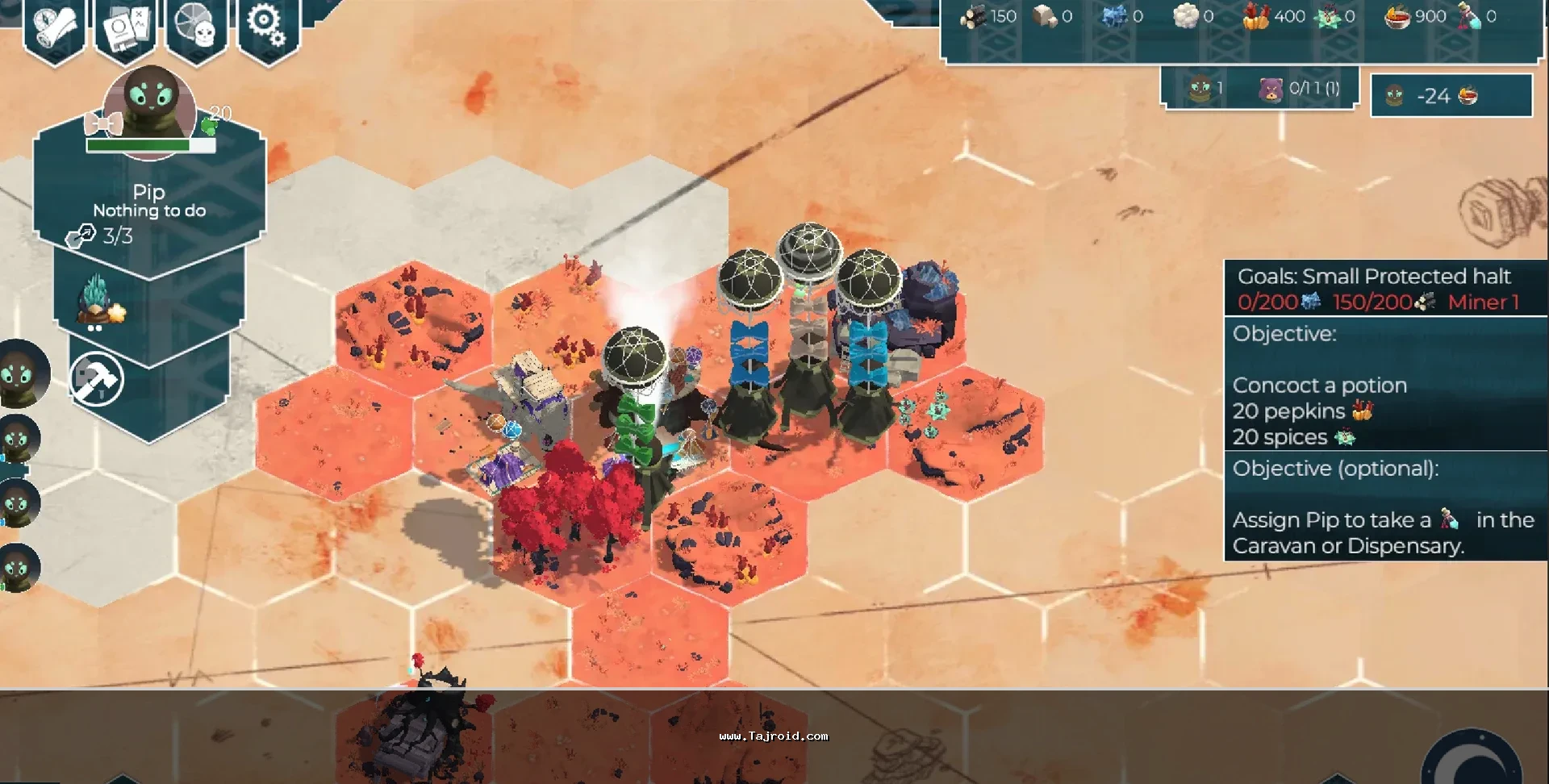Open the compass and map scroll menu
This screenshot has height=784, width=1549.
(55, 27)
